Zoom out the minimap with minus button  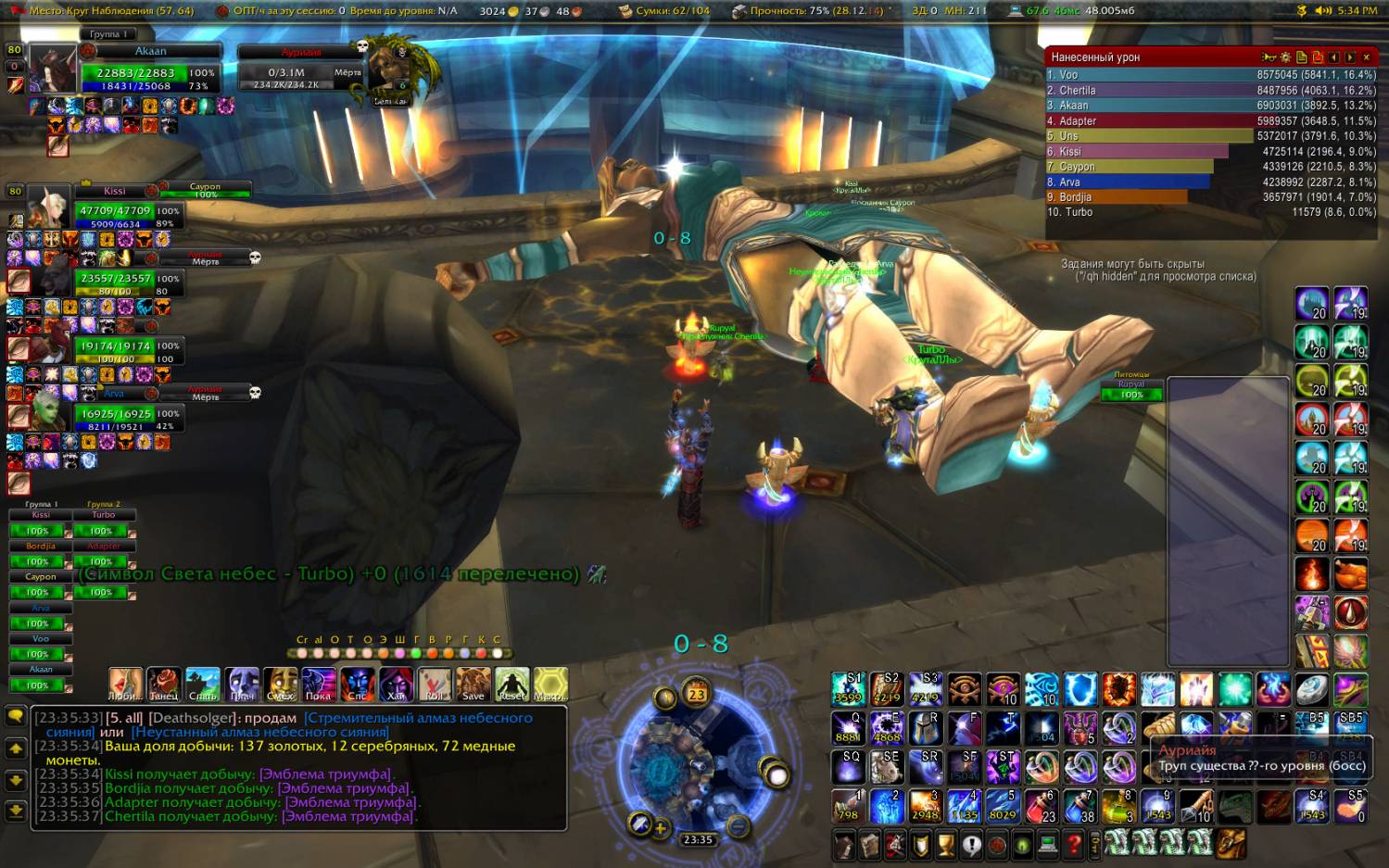coord(738,824)
